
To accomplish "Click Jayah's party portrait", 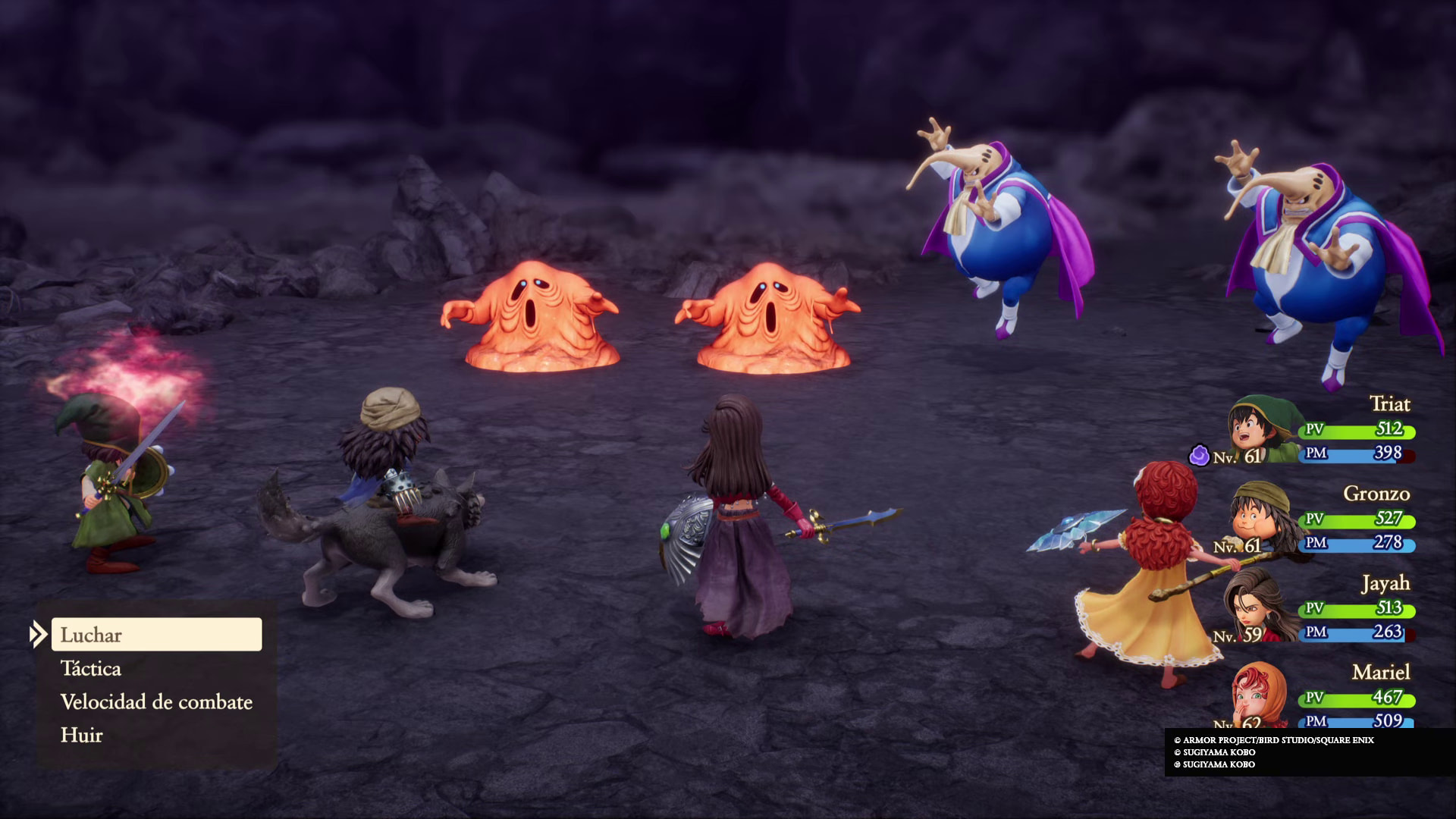I will pos(1260,608).
